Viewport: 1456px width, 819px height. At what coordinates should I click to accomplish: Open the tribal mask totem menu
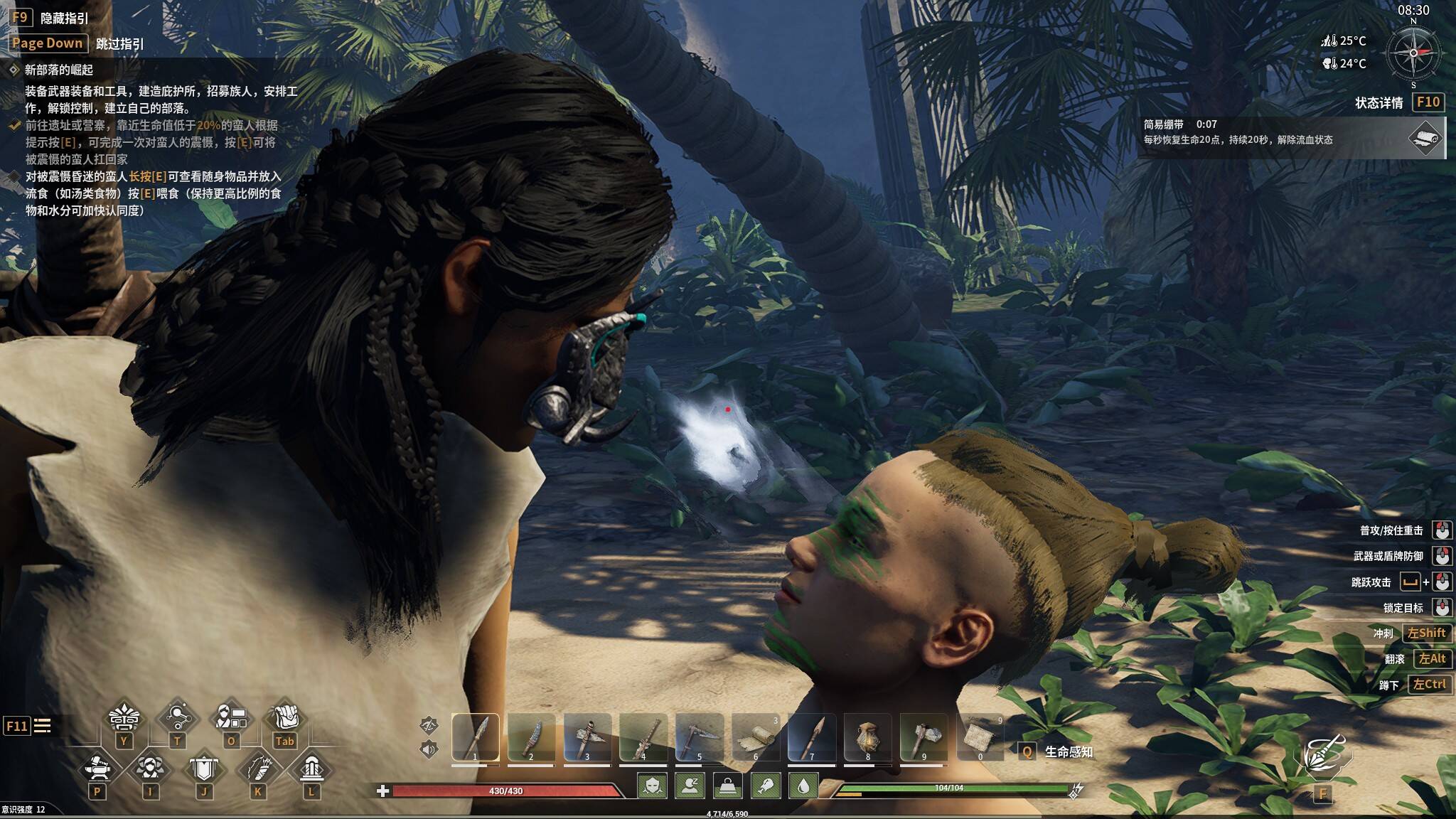[124, 719]
